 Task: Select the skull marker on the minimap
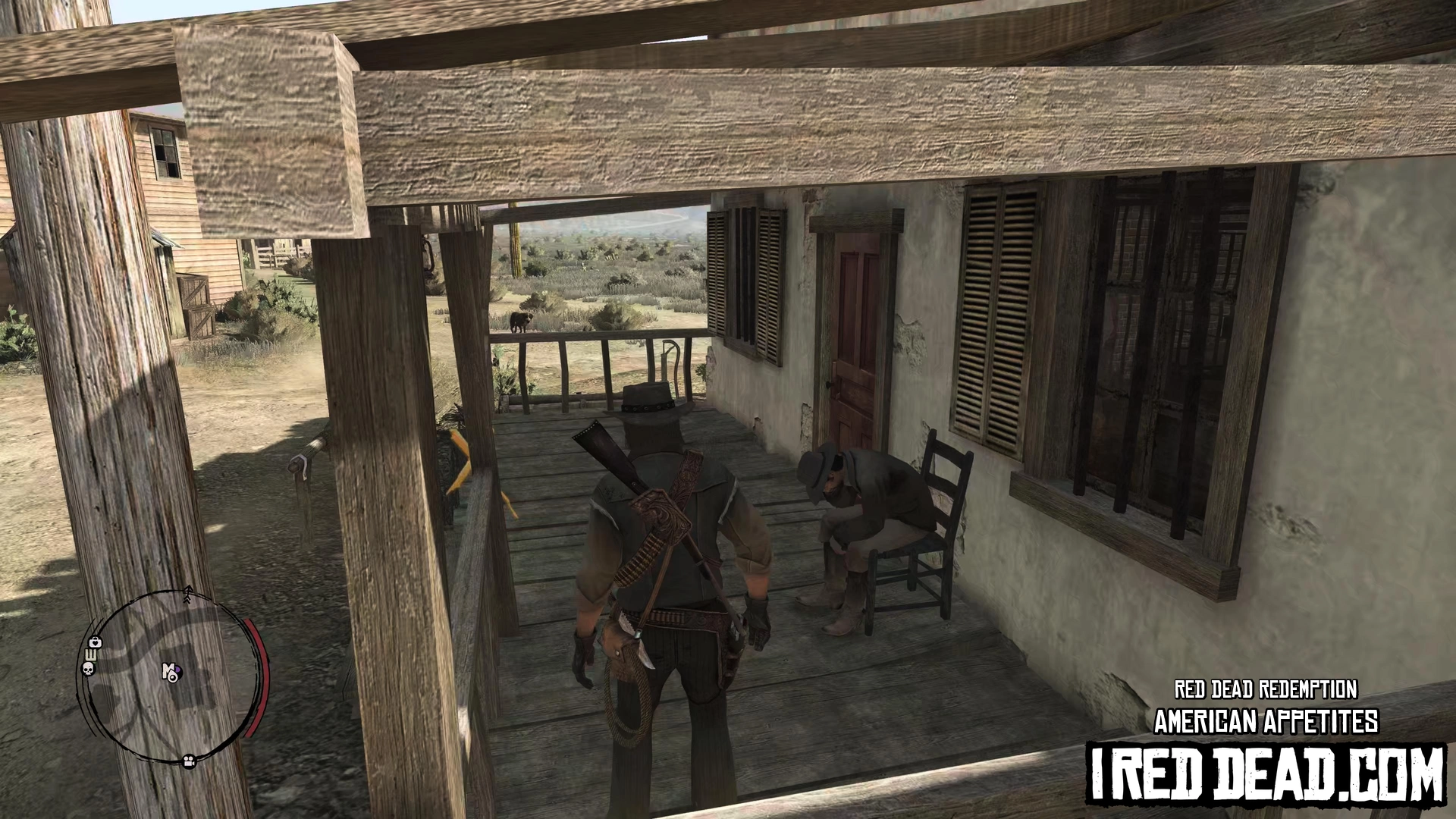pos(87,668)
